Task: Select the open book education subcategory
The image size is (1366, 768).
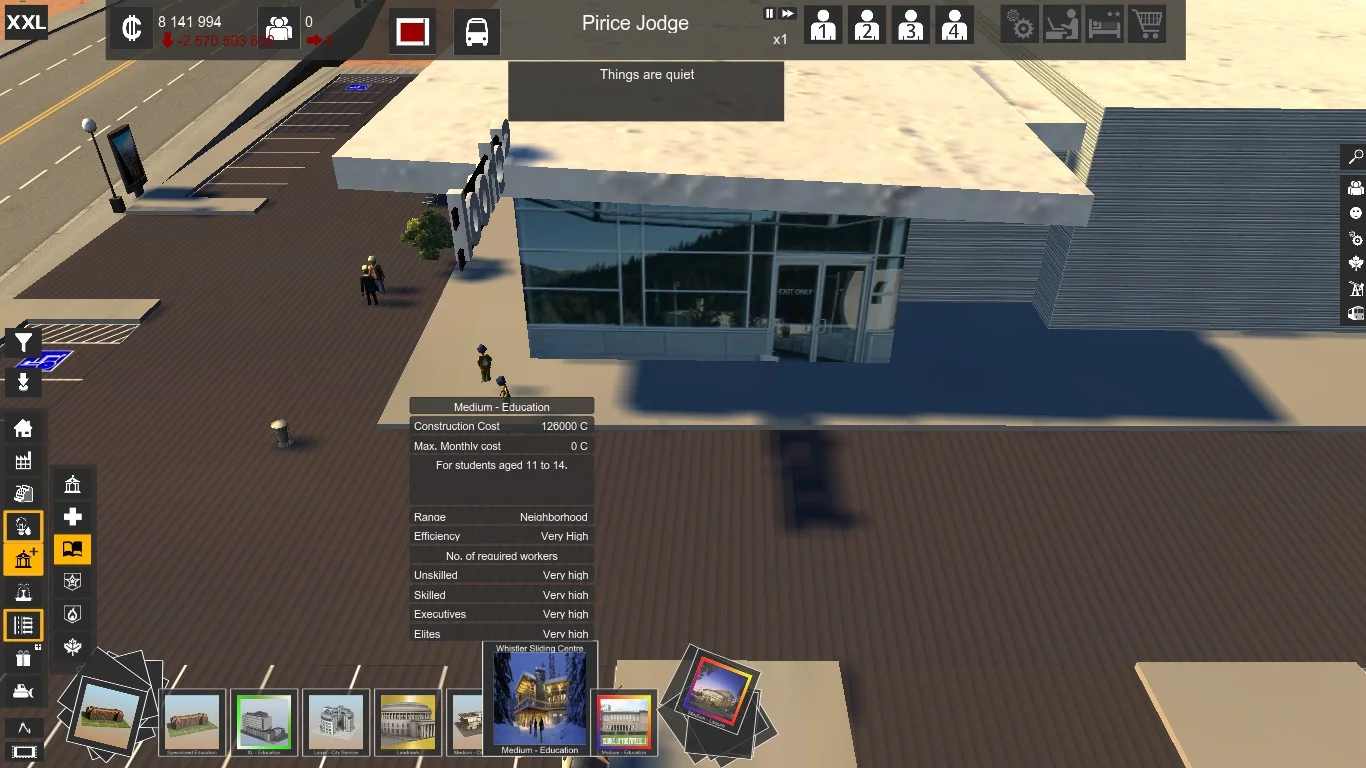Action: (x=73, y=549)
